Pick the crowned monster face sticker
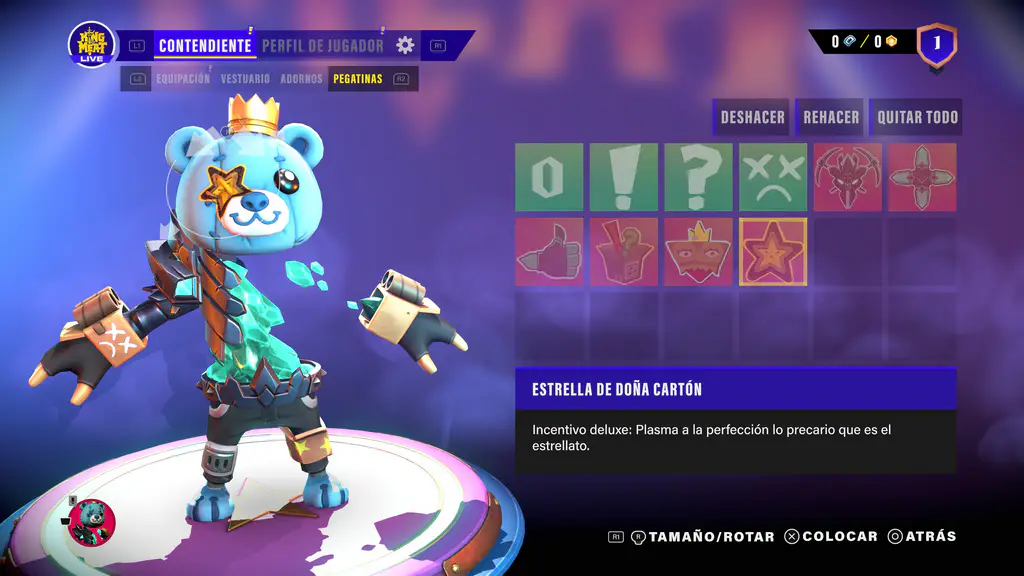The height and width of the screenshot is (576, 1024). click(x=698, y=252)
